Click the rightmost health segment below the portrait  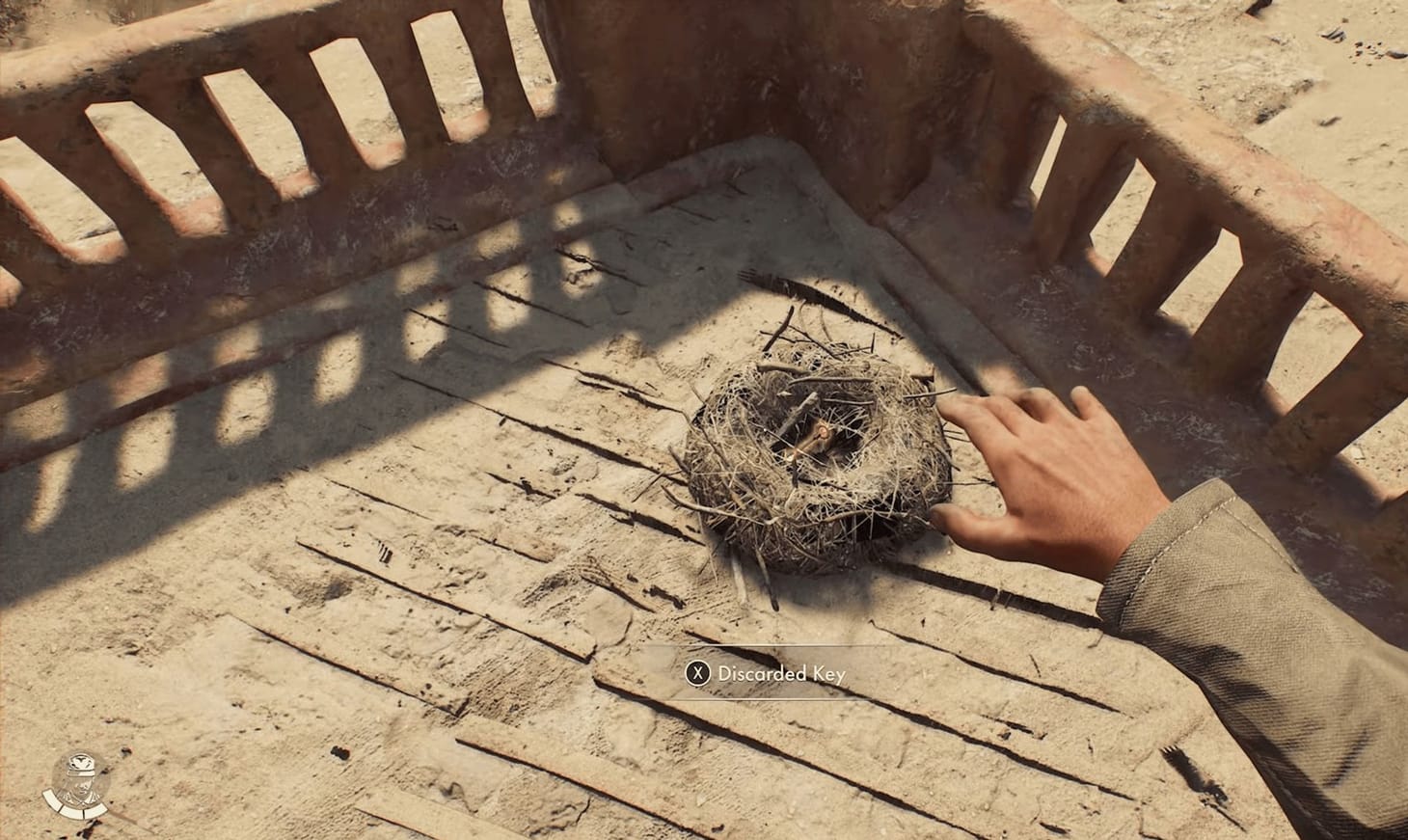pos(95,812)
